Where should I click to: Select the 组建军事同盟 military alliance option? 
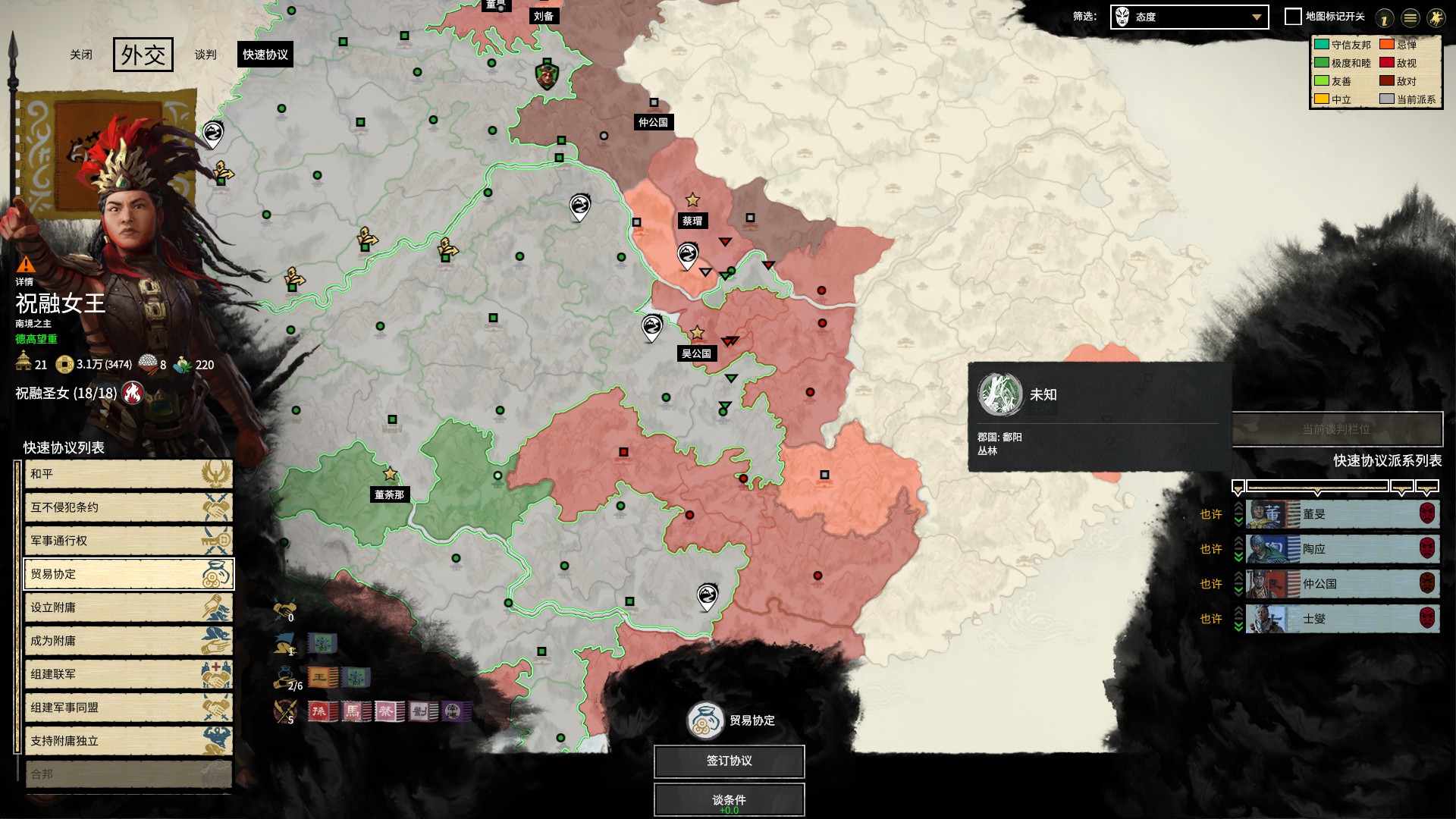click(x=128, y=708)
